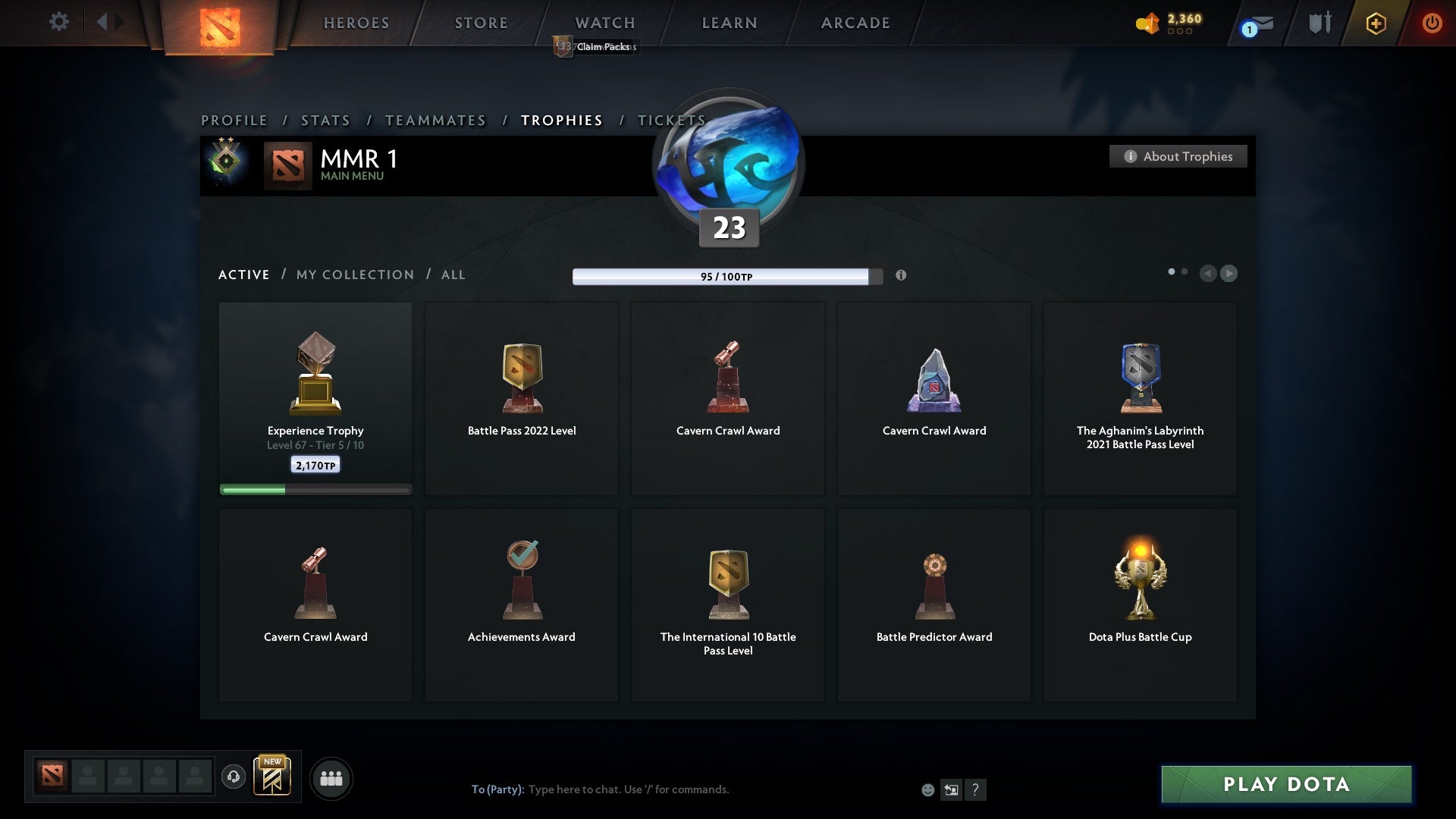Click the chat help question mark icon

(976, 789)
